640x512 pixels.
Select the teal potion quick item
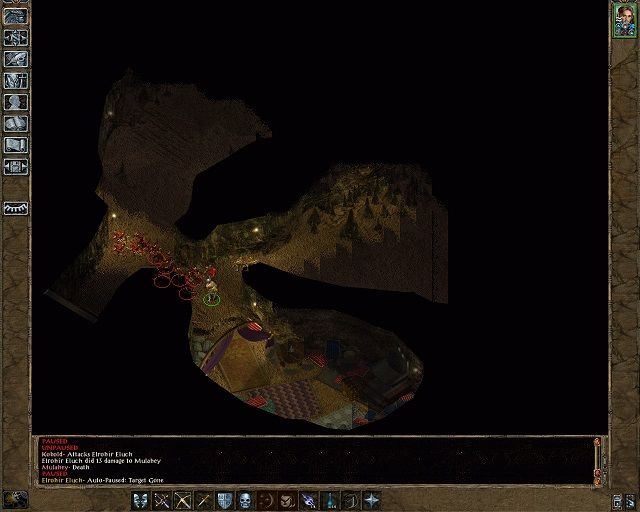(330, 500)
